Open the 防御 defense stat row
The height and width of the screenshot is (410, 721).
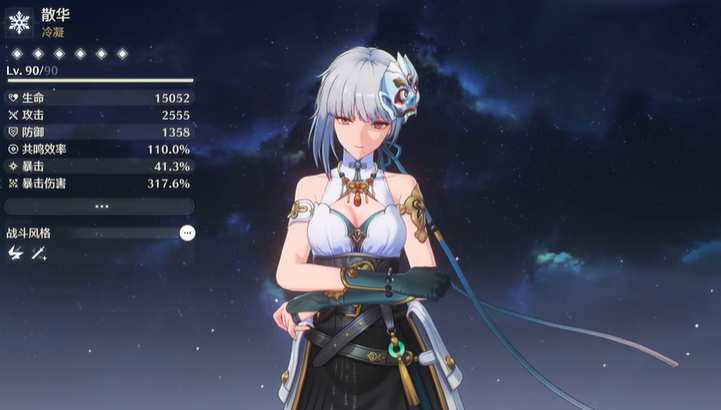(99, 132)
